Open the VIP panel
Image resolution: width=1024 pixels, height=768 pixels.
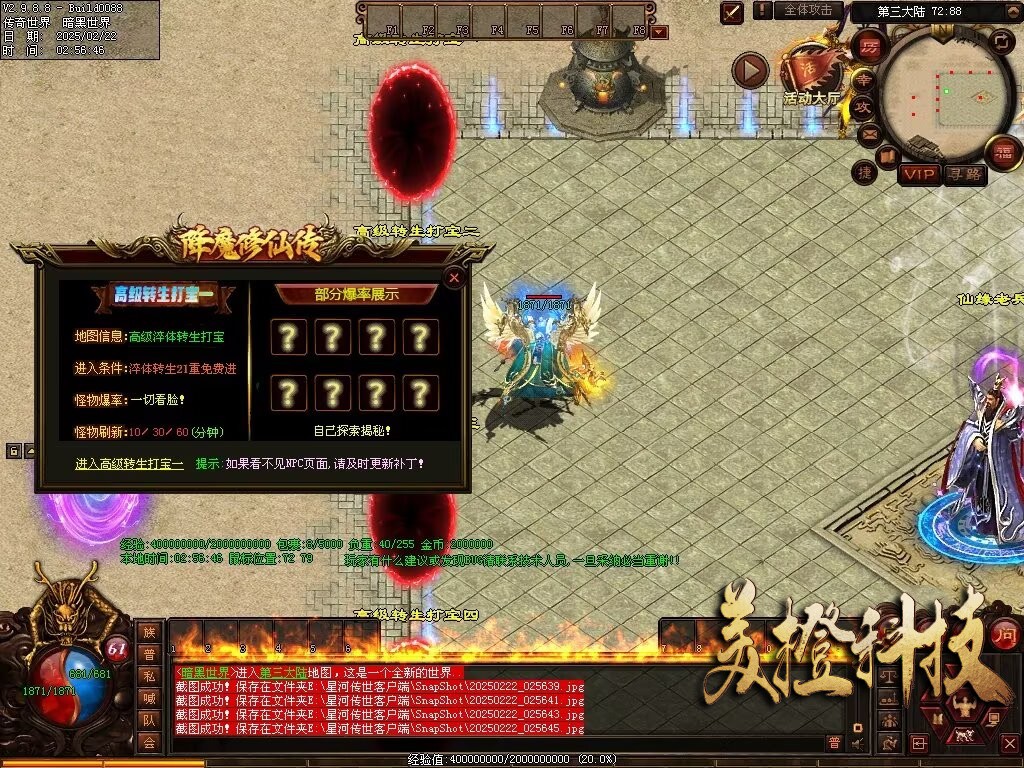pyautogui.click(x=919, y=174)
